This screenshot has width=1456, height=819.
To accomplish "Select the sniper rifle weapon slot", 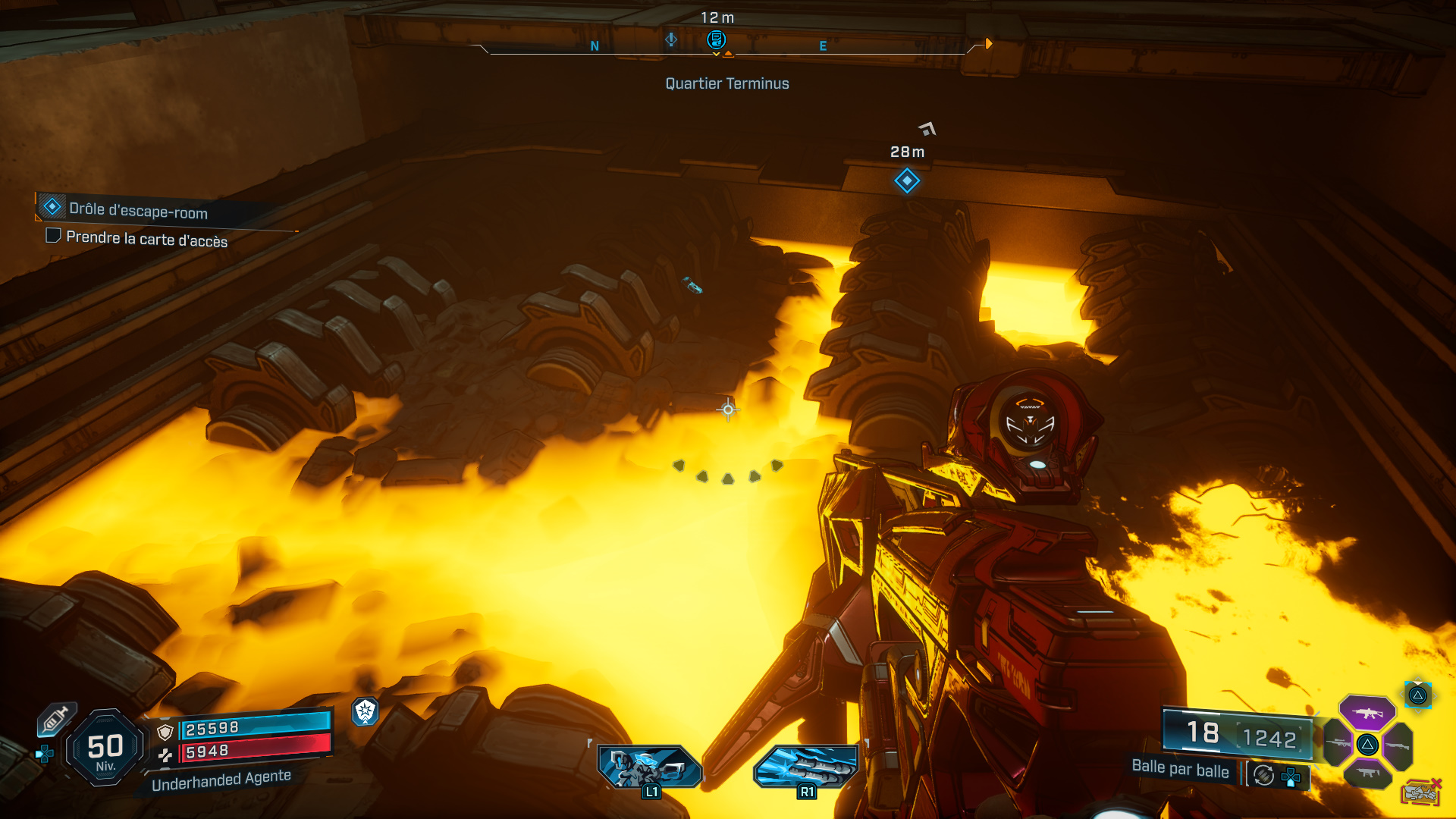I will pos(1338,742).
